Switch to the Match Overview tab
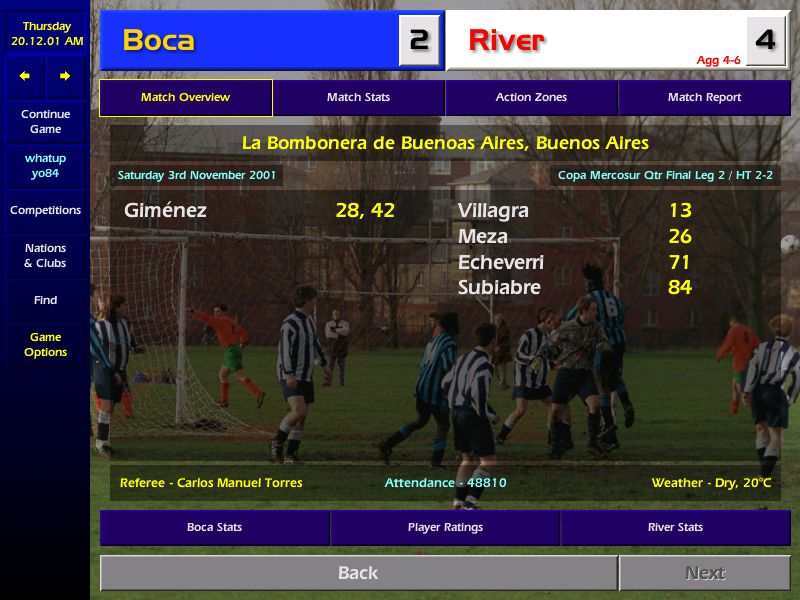The width and height of the screenshot is (800, 600). [x=186, y=98]
